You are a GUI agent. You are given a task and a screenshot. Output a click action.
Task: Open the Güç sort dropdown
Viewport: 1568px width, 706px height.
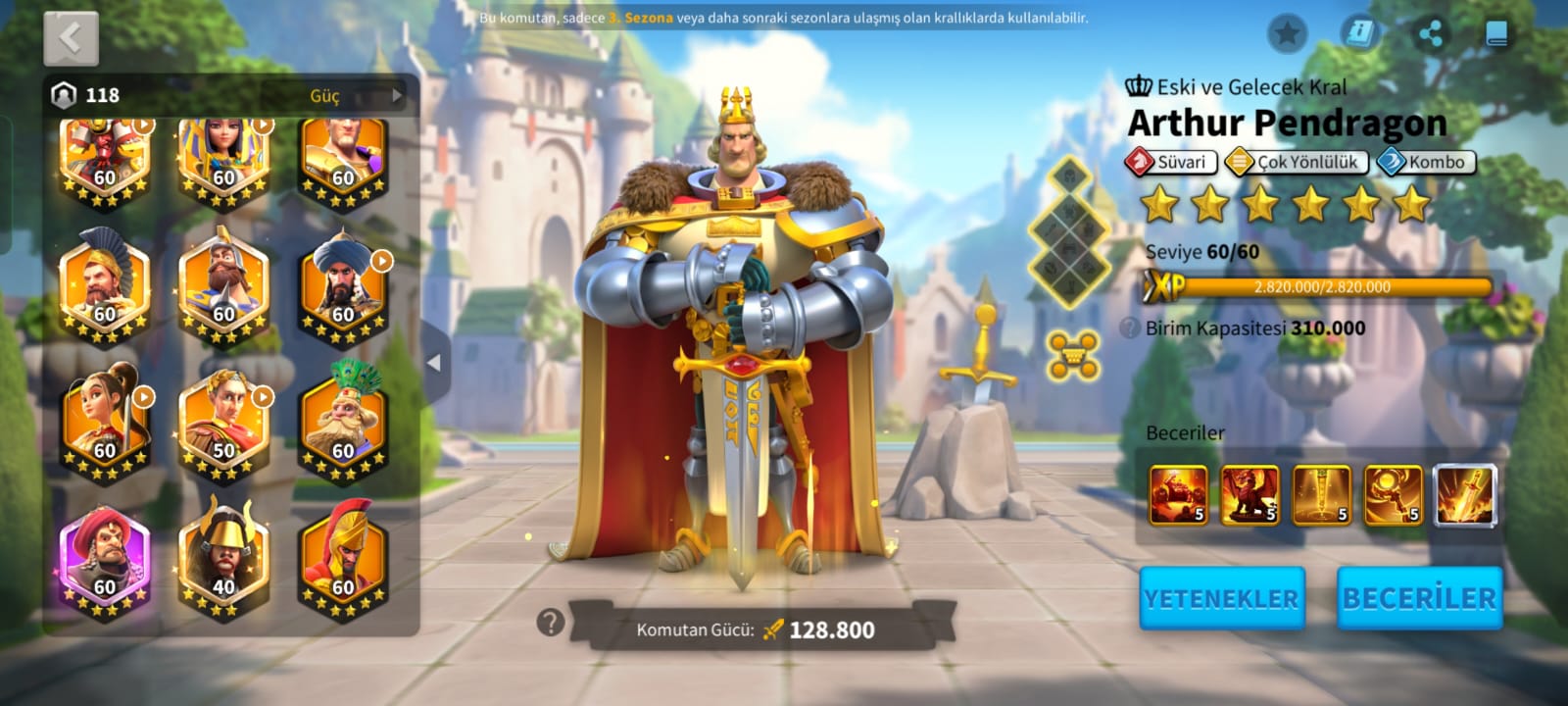(355, 95)
